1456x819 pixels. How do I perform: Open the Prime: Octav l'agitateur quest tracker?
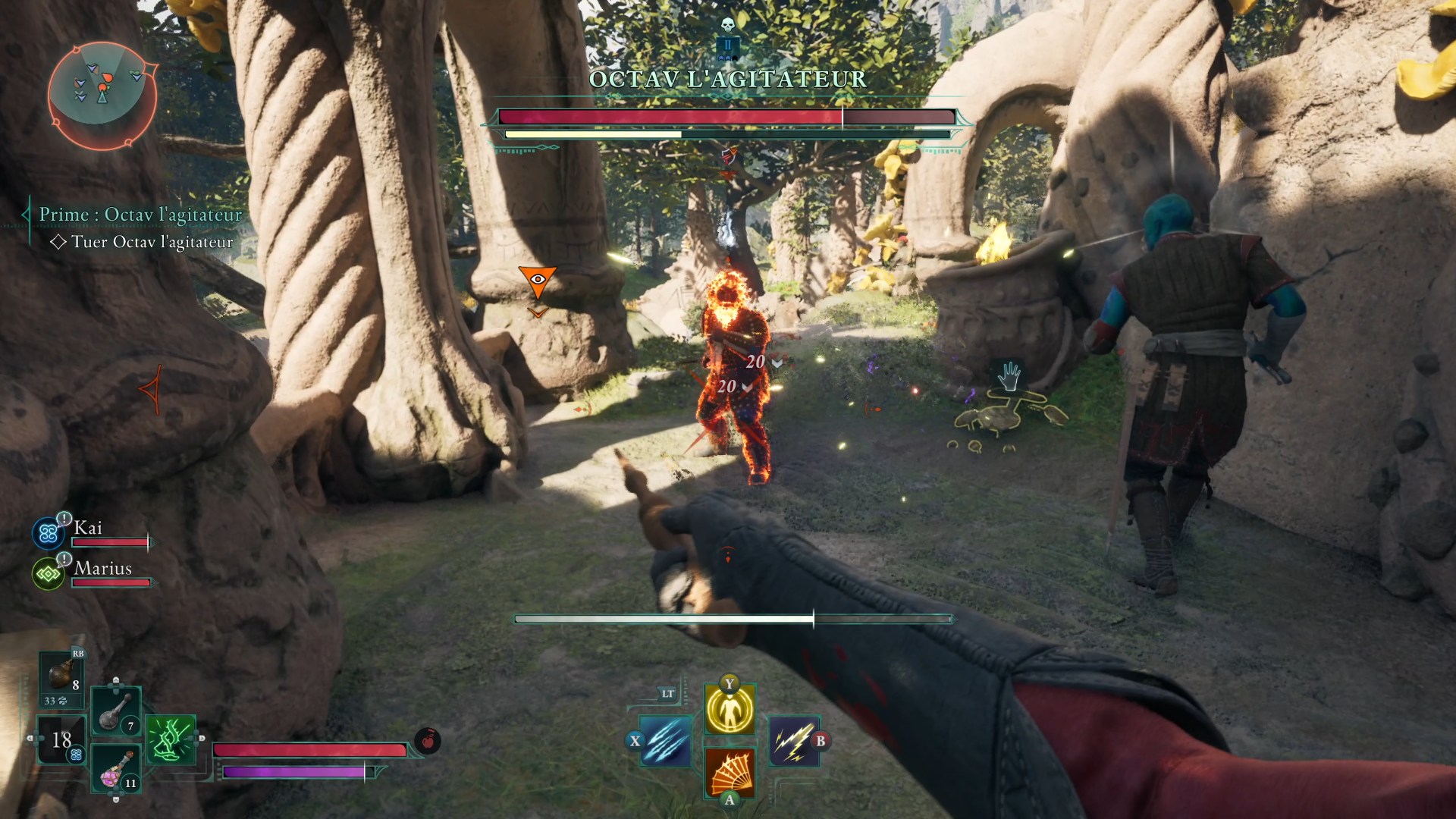(x=140, y=215)
